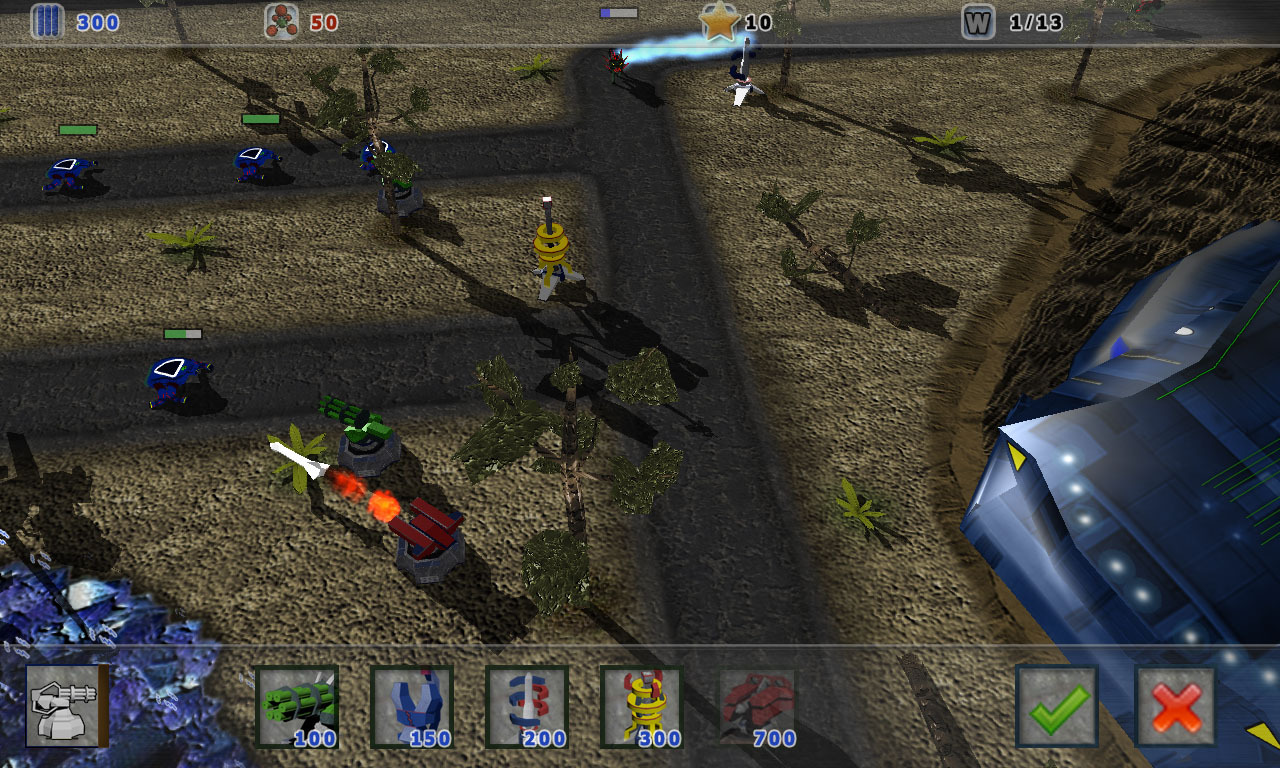Select the green gatling tower costing 100

(x=297, y=706)
